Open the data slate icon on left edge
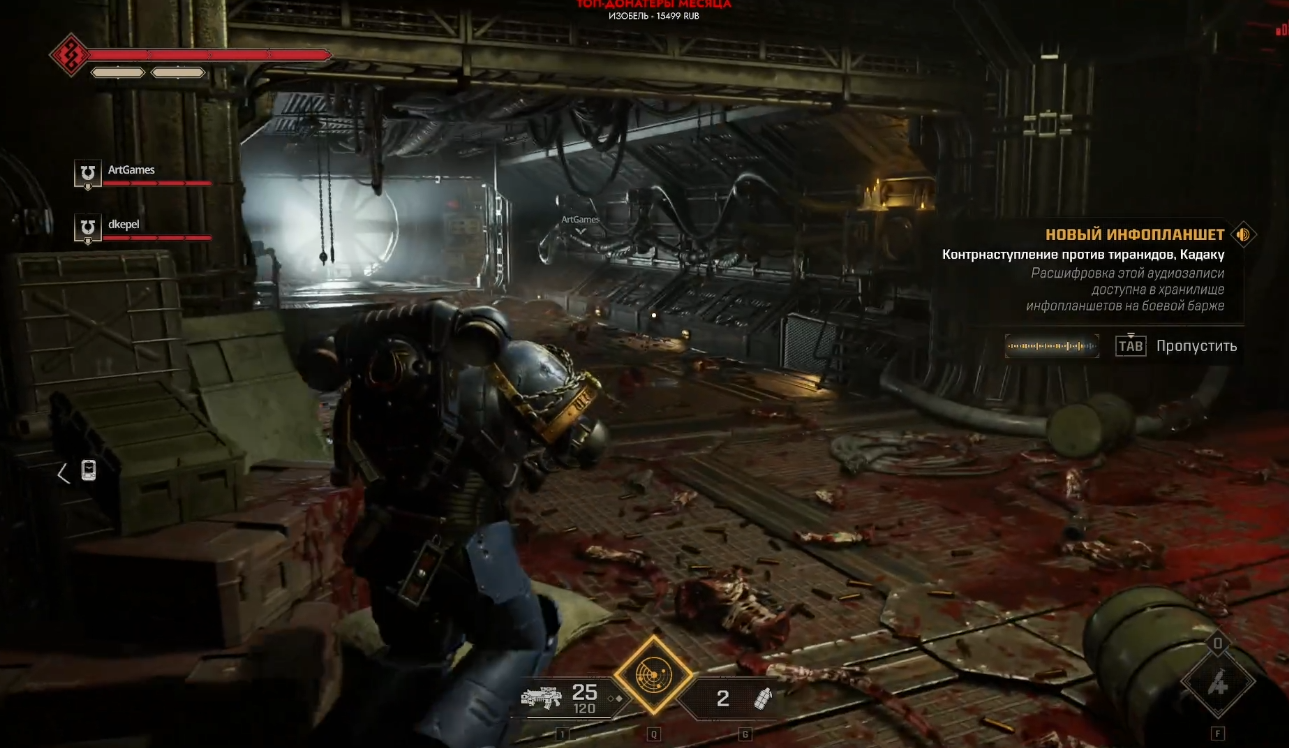This screenshot has width=1289, height=748. [88, 471]
